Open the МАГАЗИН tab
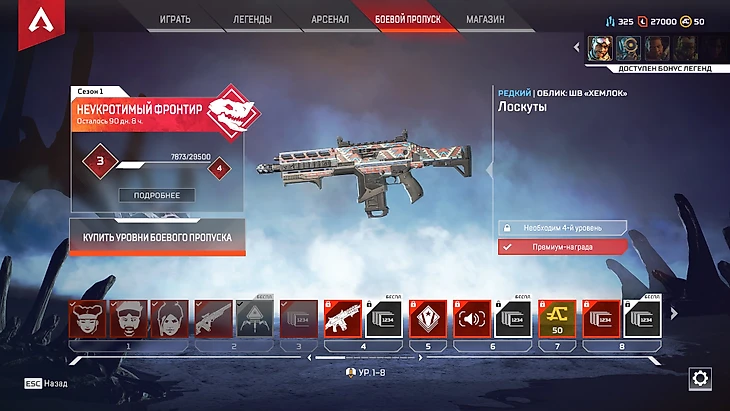The image size is (730, 411). tap(485, 19)
